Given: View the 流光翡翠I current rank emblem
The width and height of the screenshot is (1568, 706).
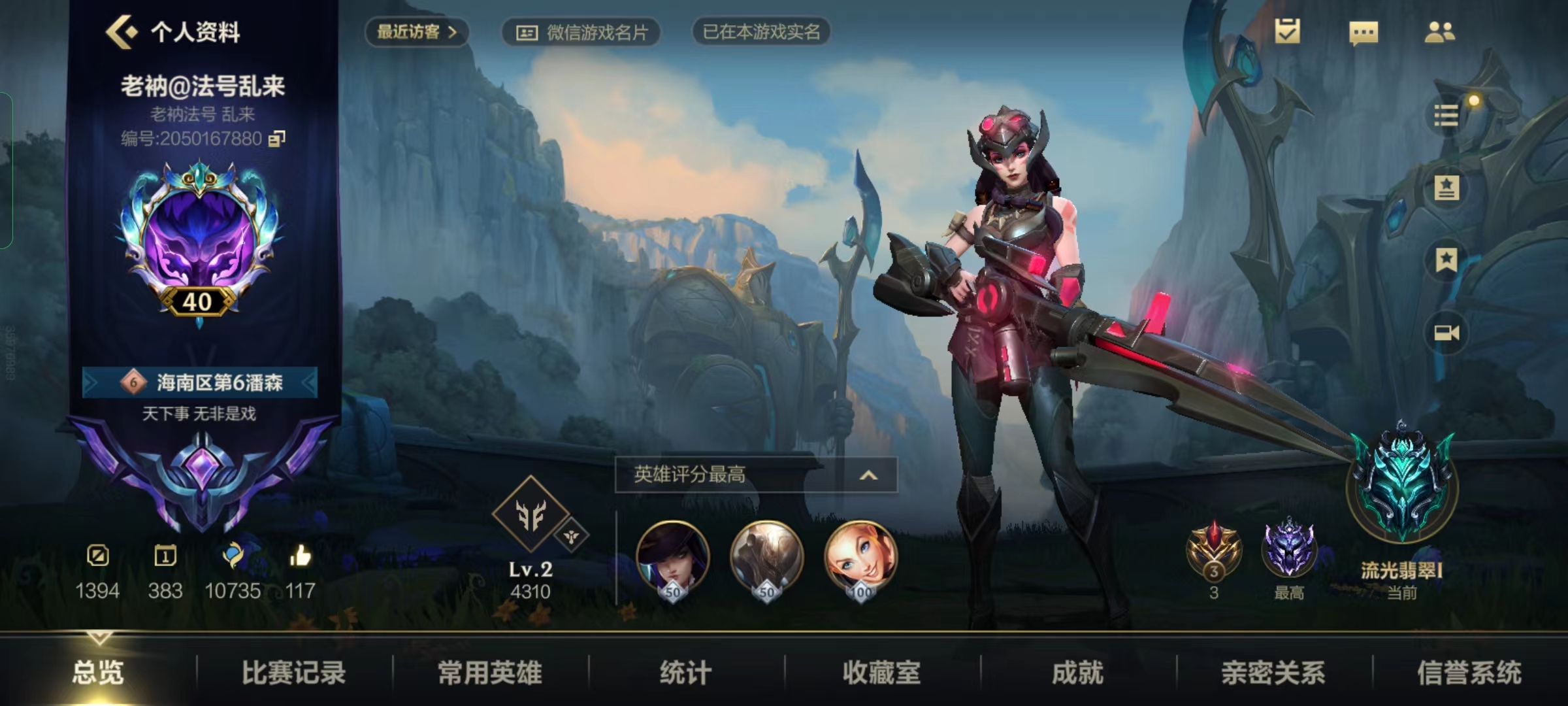Looking at the screenshot, I should (x=1402, y=487).
